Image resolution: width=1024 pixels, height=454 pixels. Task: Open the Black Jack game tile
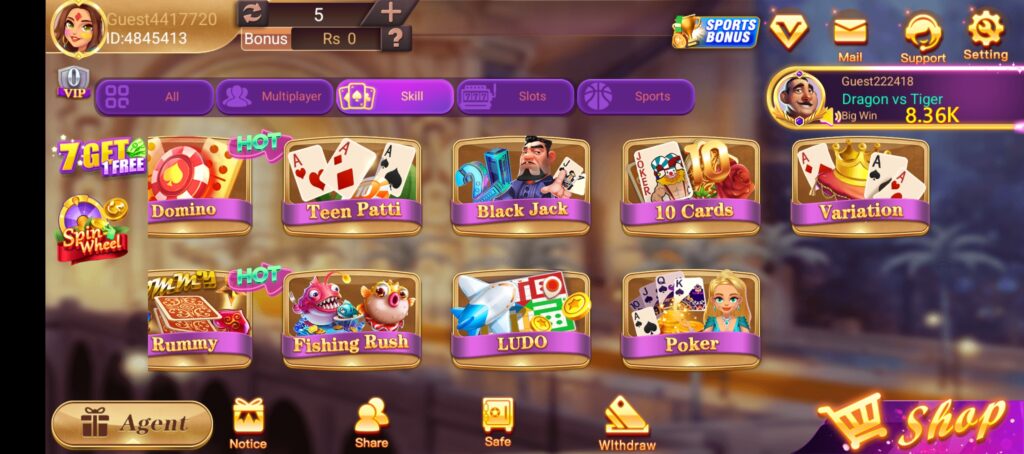[521, 185]
